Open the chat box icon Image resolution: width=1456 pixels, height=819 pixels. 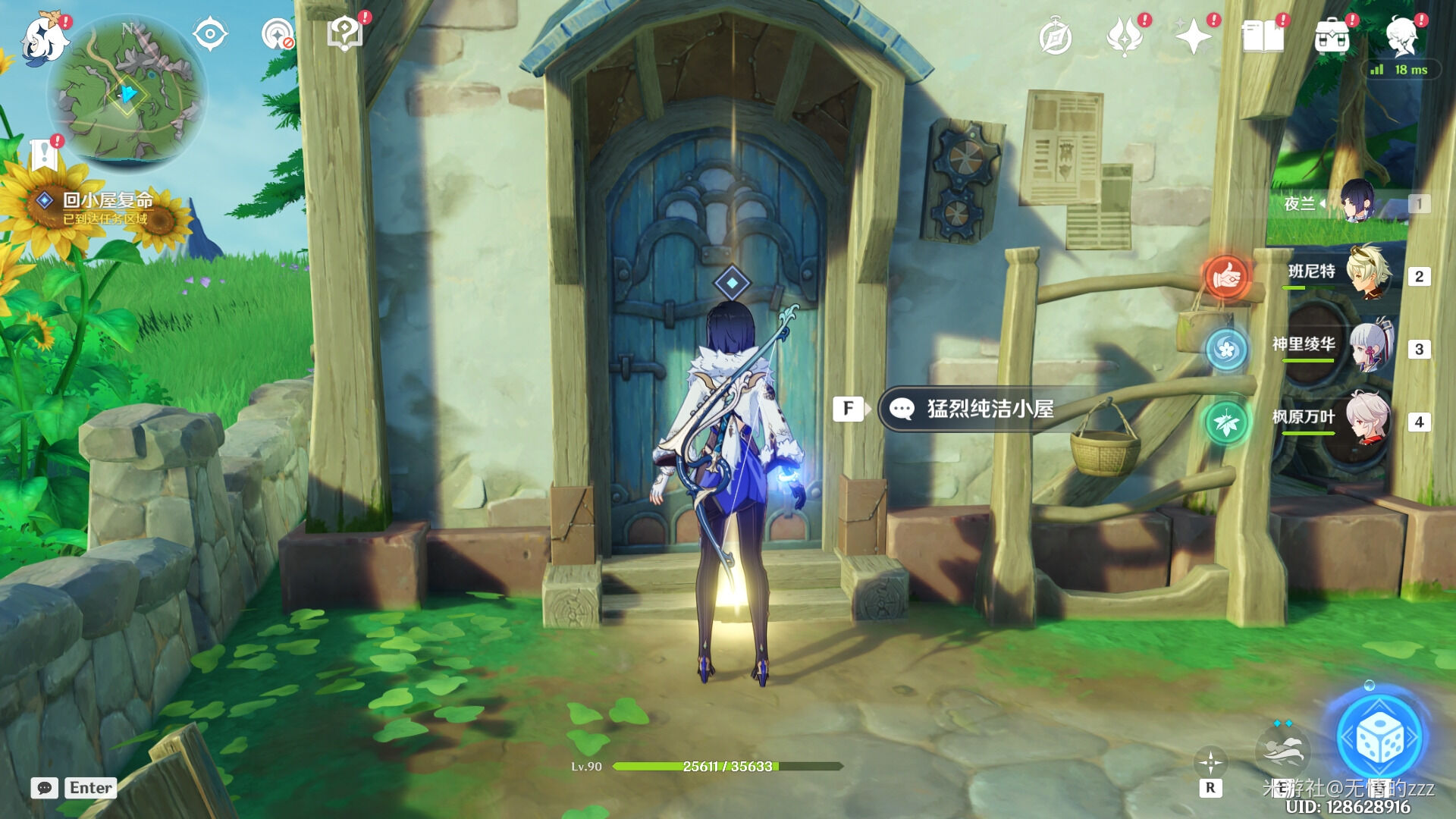45,788
